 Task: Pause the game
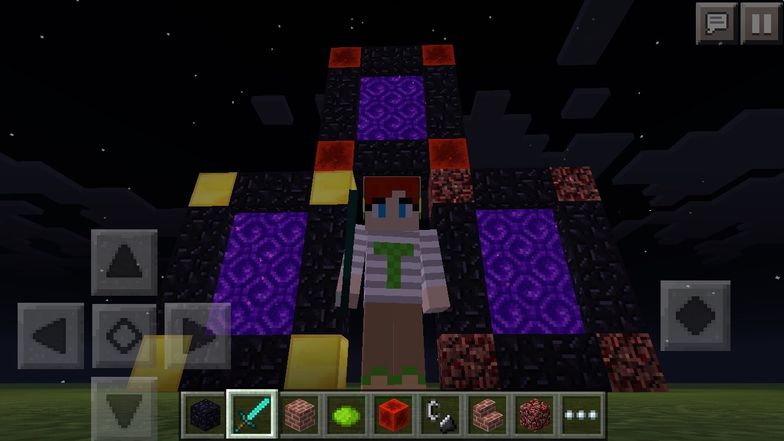[760, 23]
